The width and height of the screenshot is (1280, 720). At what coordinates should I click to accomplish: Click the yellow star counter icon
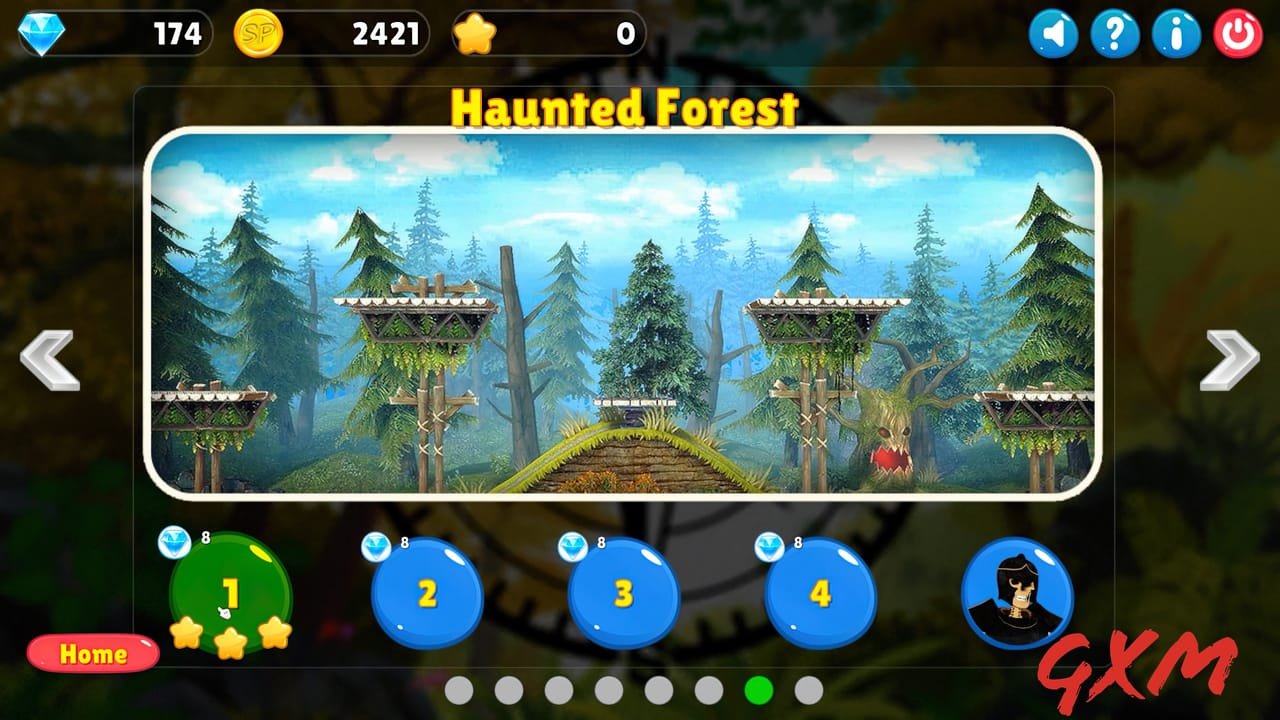[x=477, y=33]
